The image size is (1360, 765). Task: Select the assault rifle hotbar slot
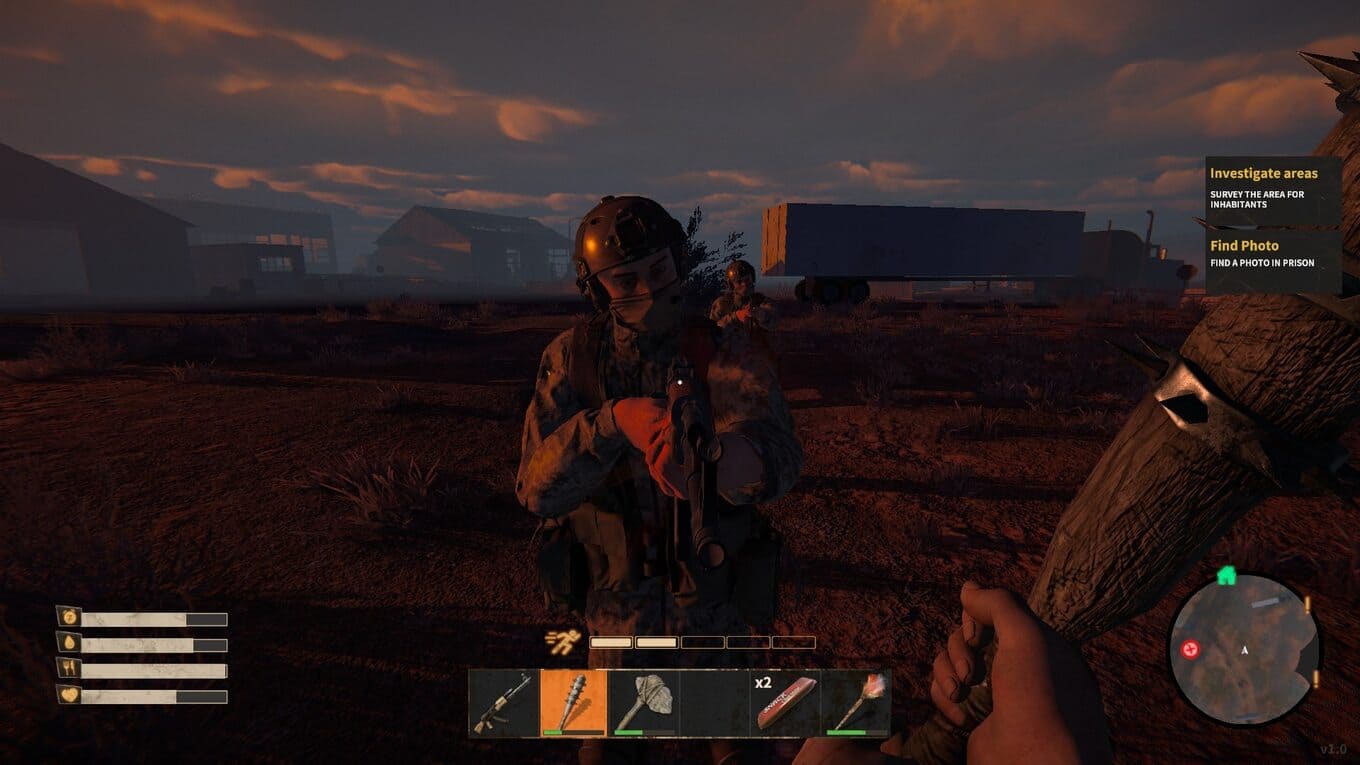tap(504, 702)
